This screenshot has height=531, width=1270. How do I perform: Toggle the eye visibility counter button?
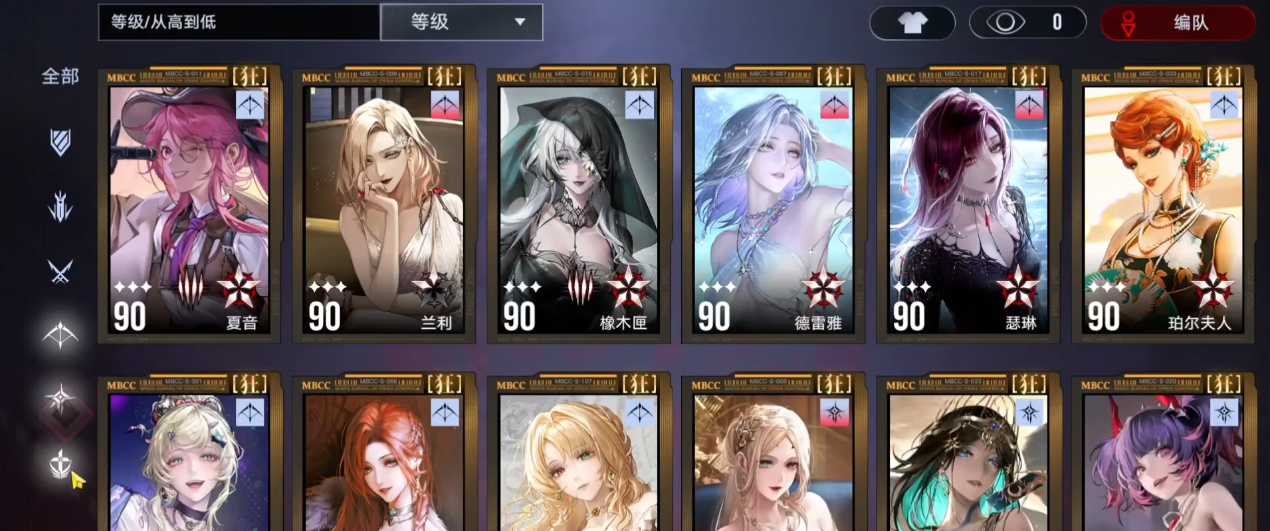1027,22
